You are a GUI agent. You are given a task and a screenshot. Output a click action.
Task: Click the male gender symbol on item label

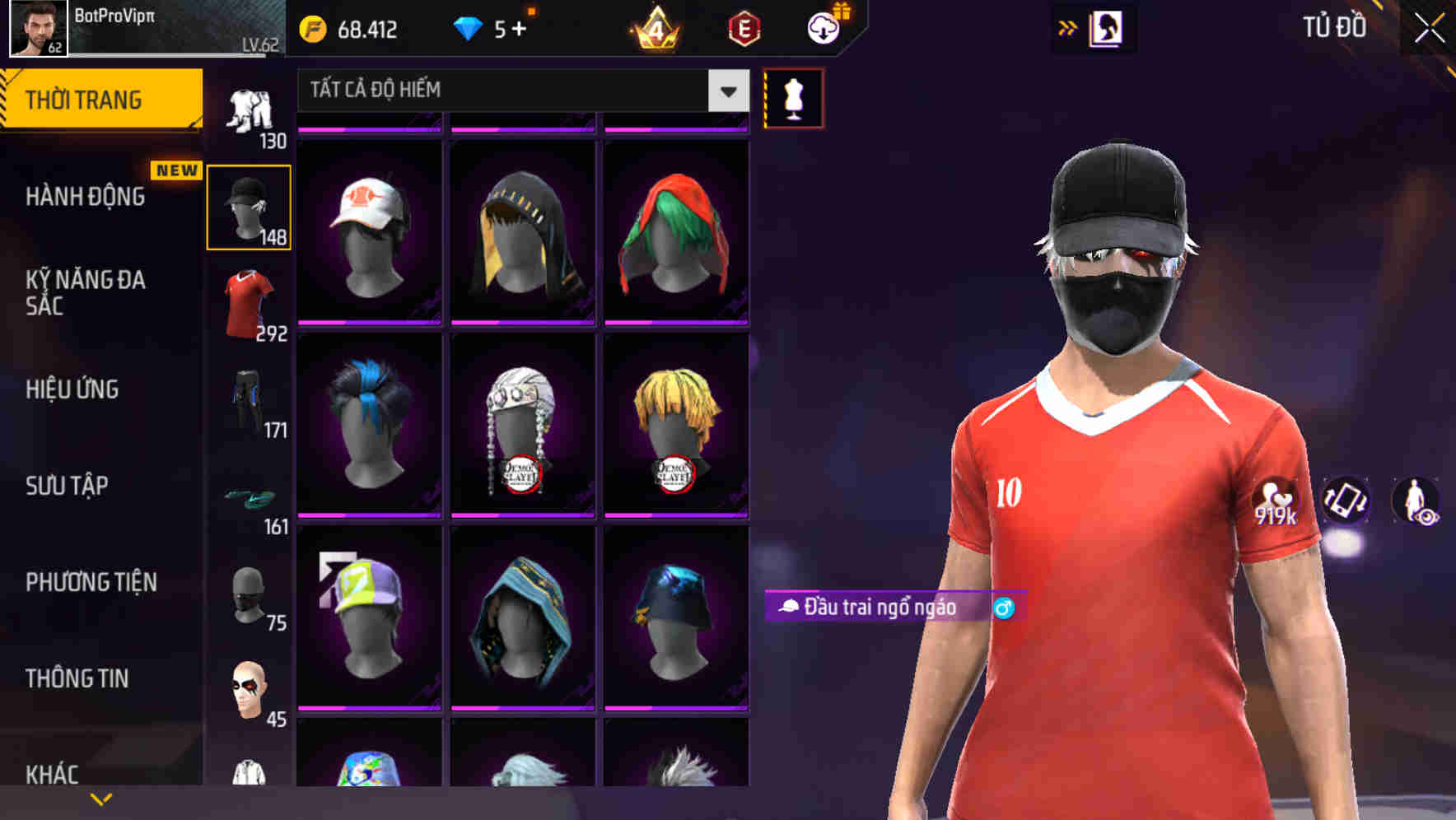(1004, 608)
